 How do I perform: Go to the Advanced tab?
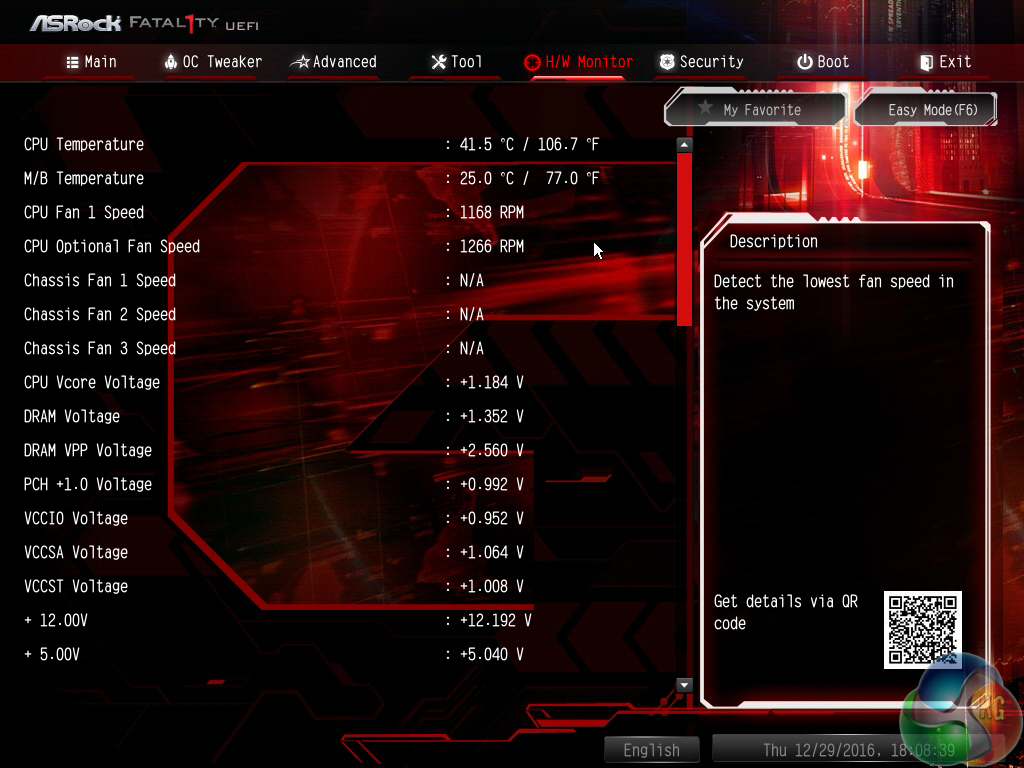[333, 62]
